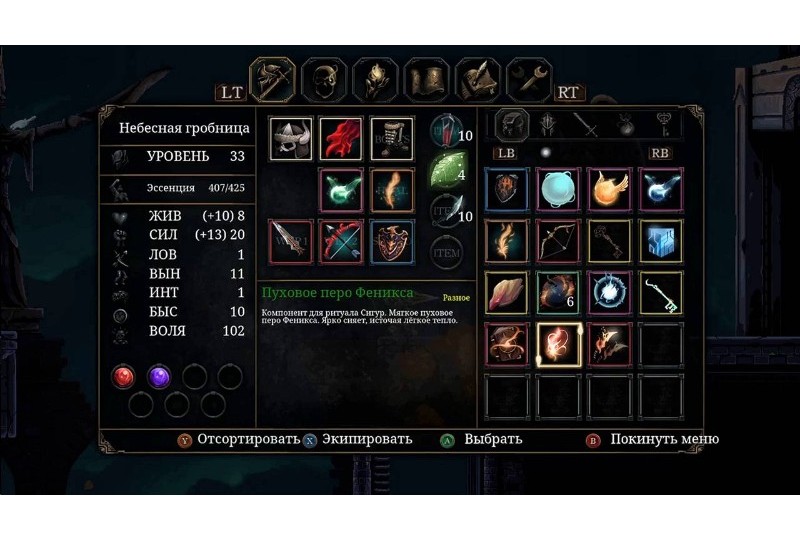Open the map scroll tab
Image resolution: width=800 pixels, height=540 pixels.
tap(427, 80)
